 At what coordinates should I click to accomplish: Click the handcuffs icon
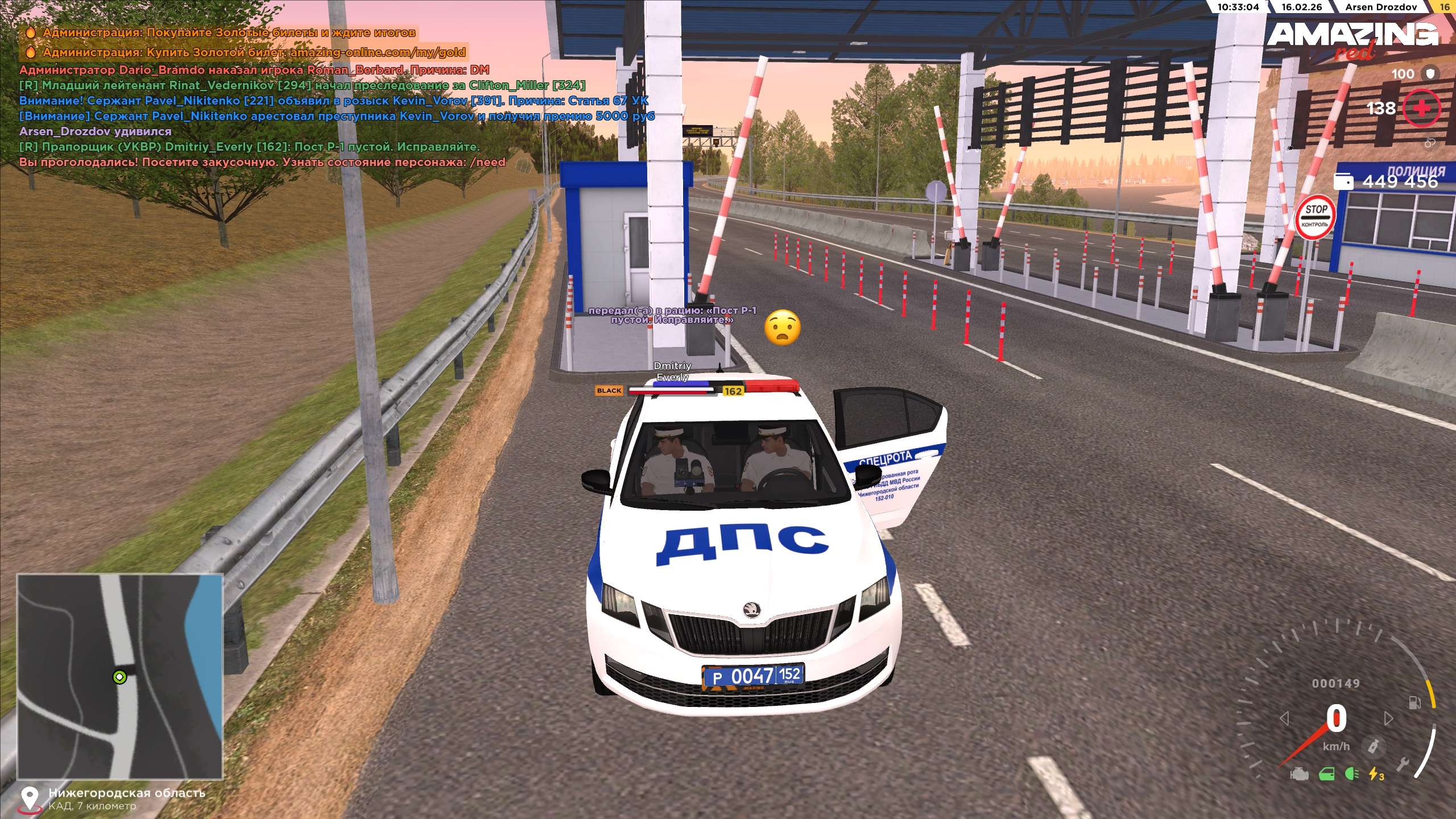pyautogui.click(x=1430, y=143)
